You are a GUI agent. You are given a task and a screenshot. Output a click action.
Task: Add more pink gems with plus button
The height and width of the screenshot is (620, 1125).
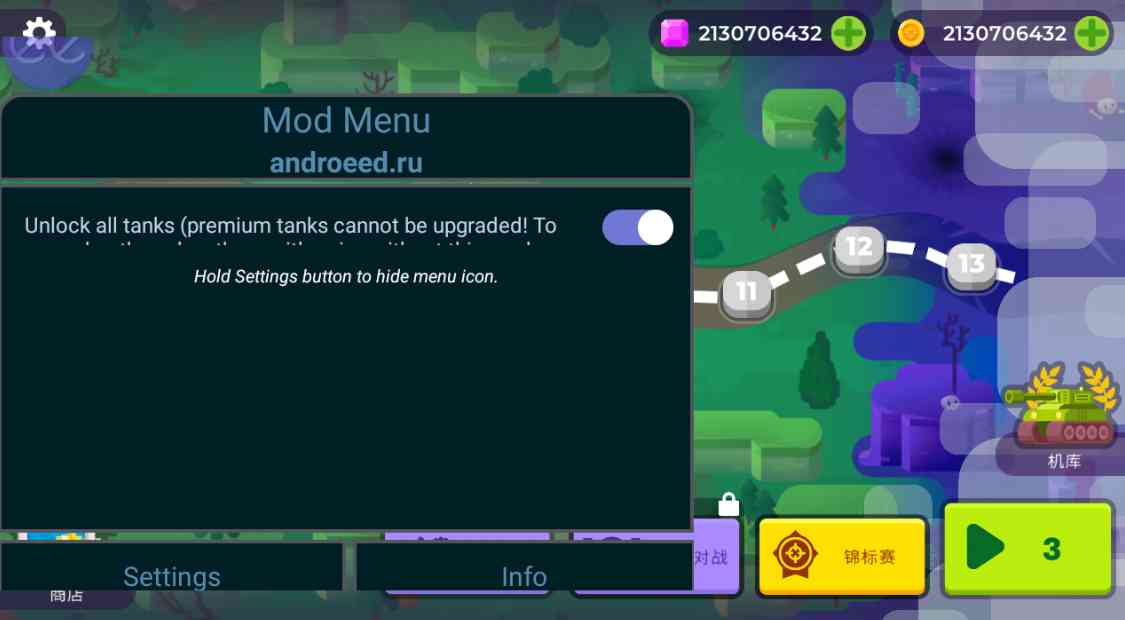[848, 33]
